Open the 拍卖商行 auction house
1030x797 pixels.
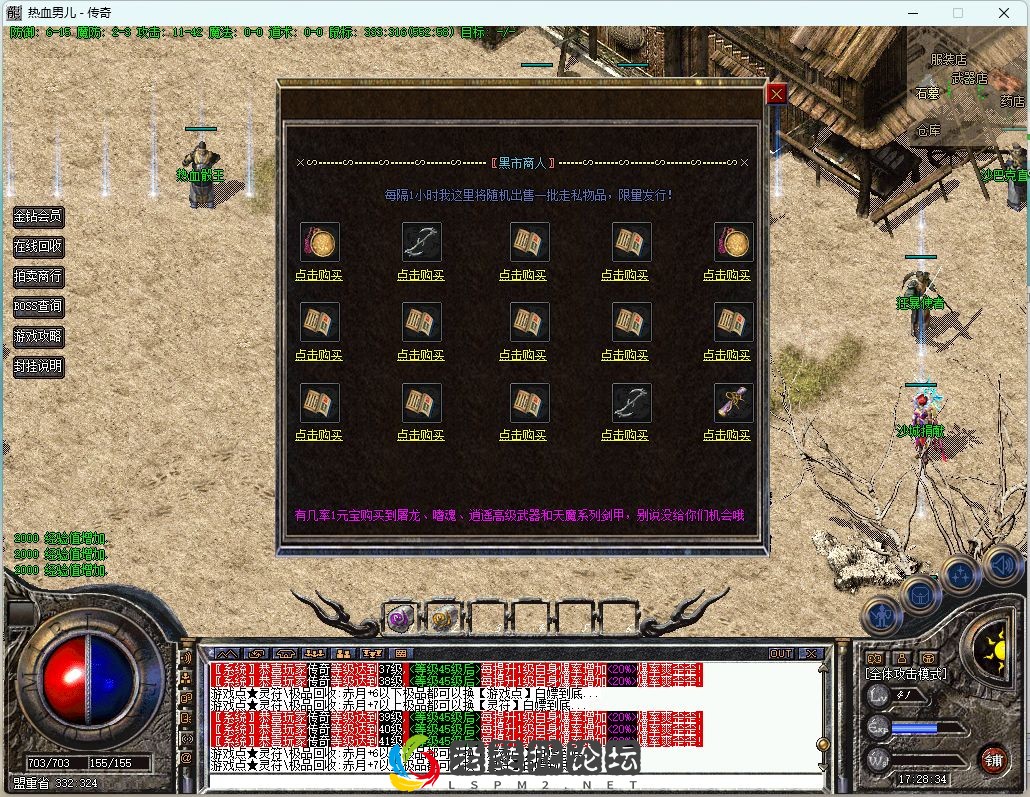(x=38, y=276)
